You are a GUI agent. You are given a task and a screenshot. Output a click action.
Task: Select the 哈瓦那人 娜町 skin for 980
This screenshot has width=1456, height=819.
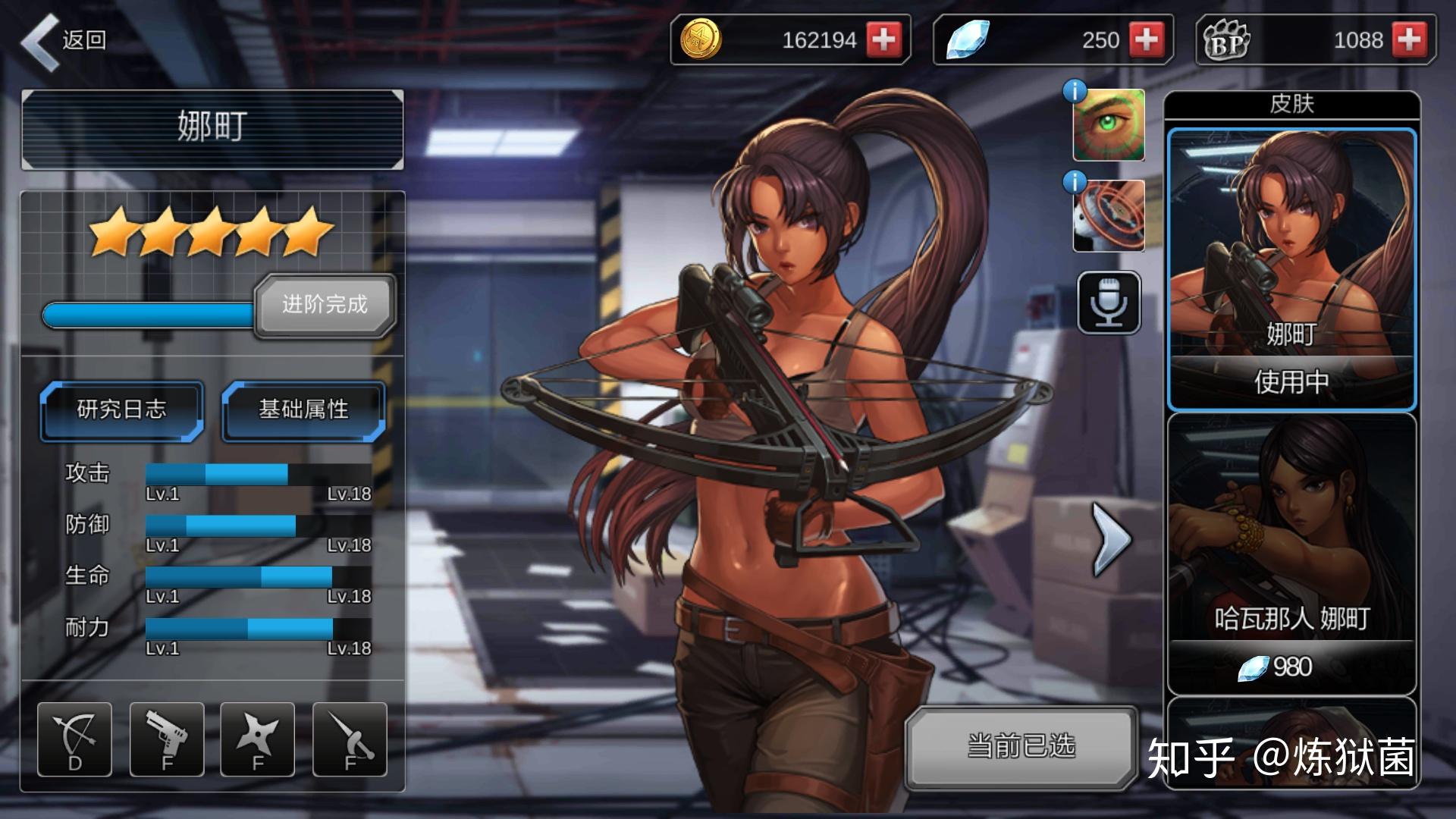[x=1291, y=554]
